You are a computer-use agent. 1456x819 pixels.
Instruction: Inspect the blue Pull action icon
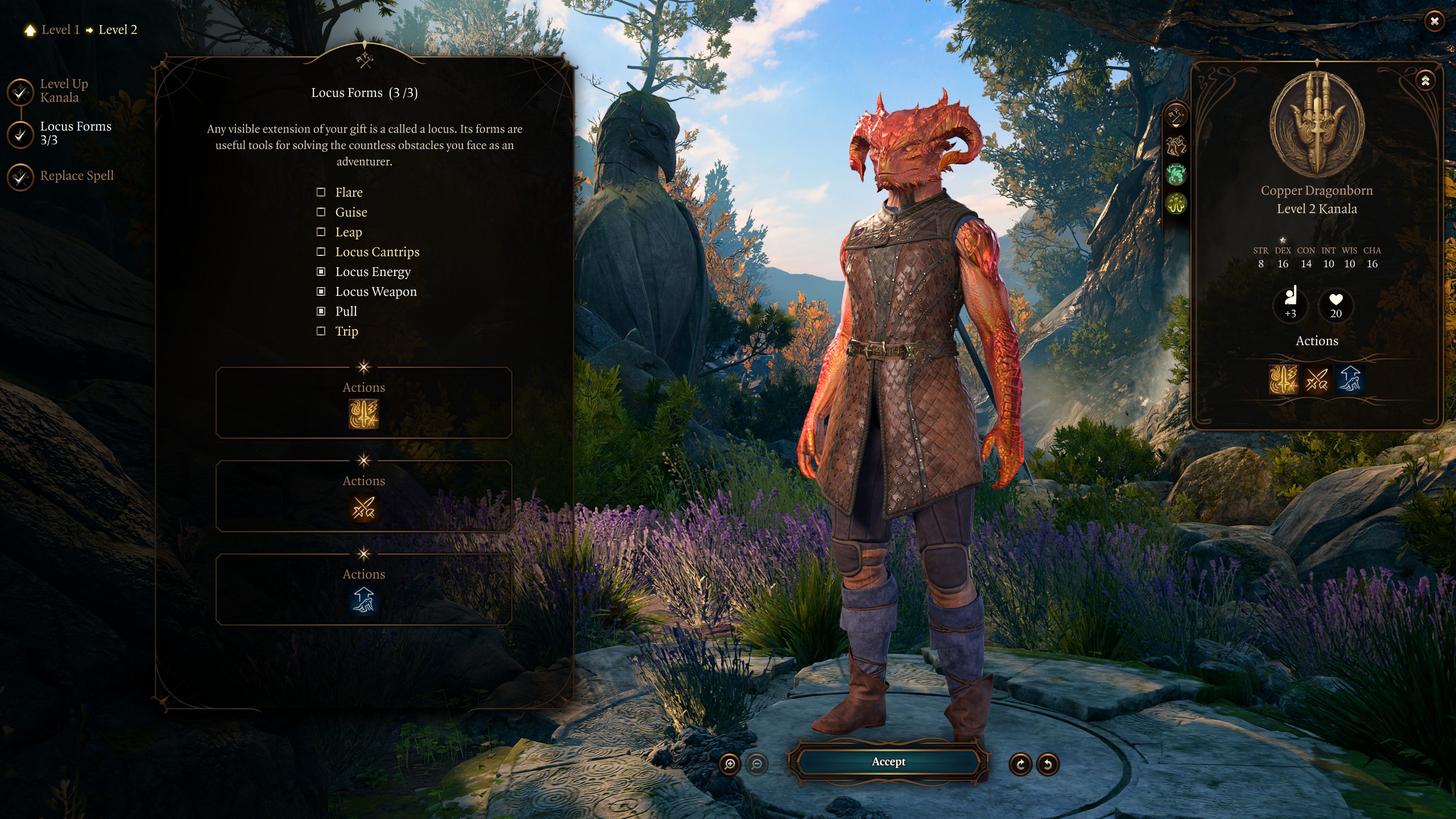(363, 601)
